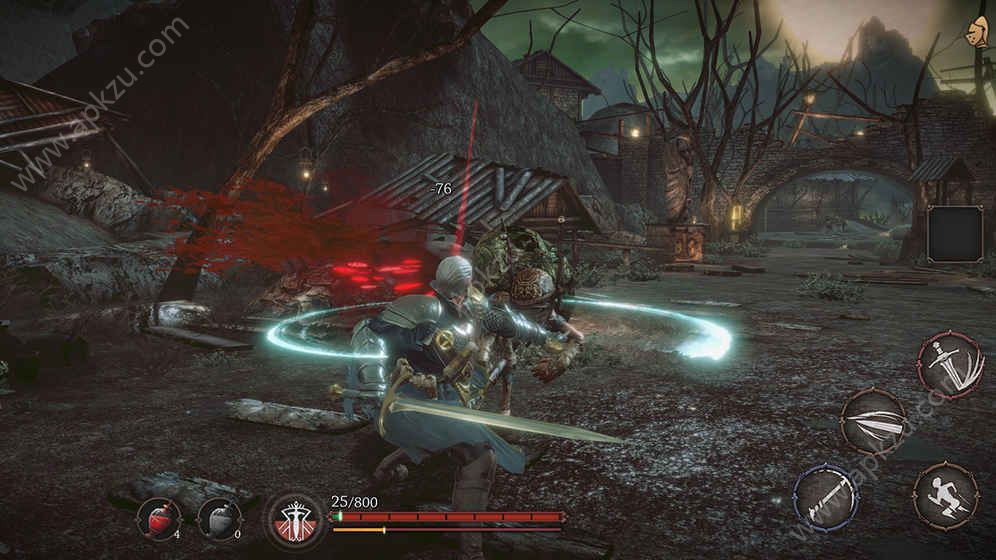This screenshot has height=560, width=996.
Task: Activate the sword slash attack skill
Action: (949, 366)
